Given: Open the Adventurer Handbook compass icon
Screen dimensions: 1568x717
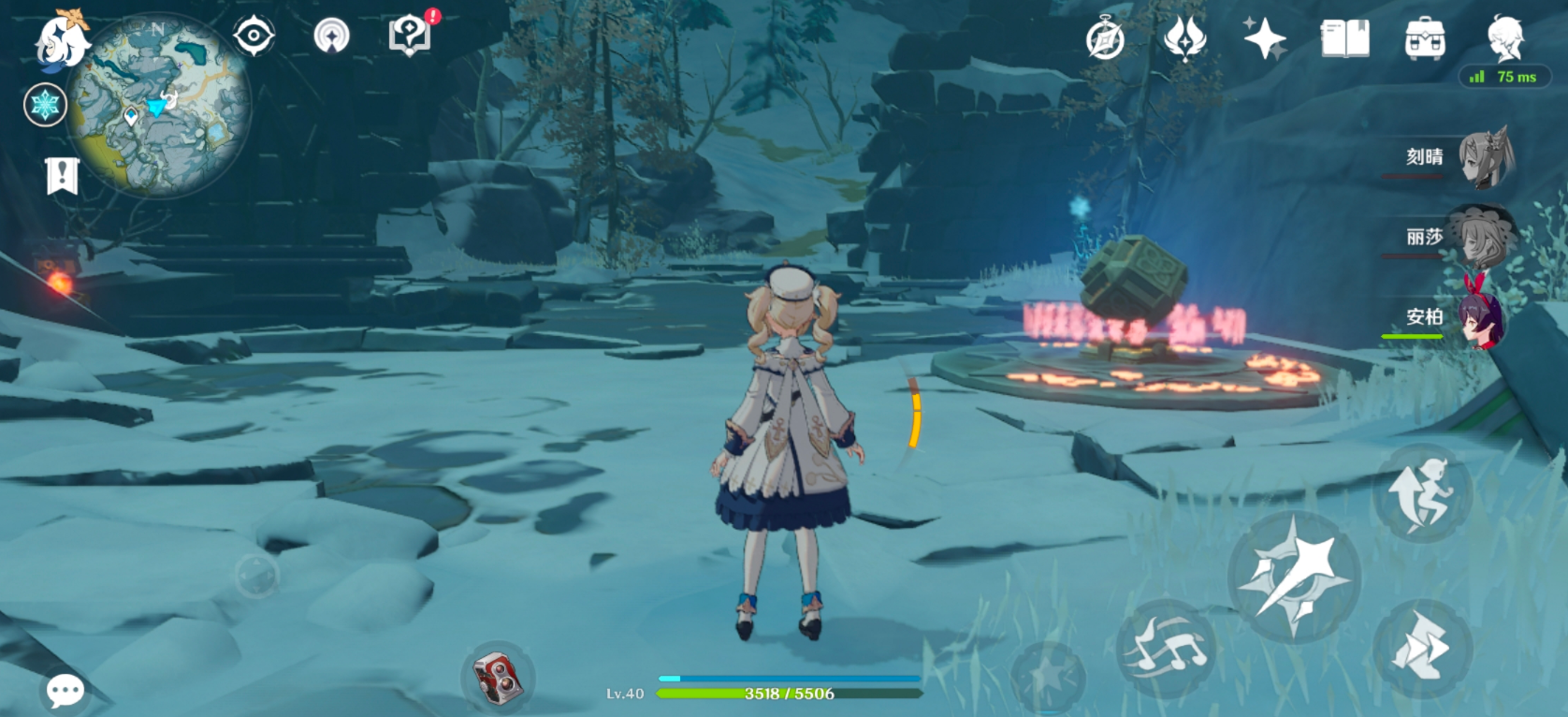Looking at the screenshot, I should coord(1105,40).
